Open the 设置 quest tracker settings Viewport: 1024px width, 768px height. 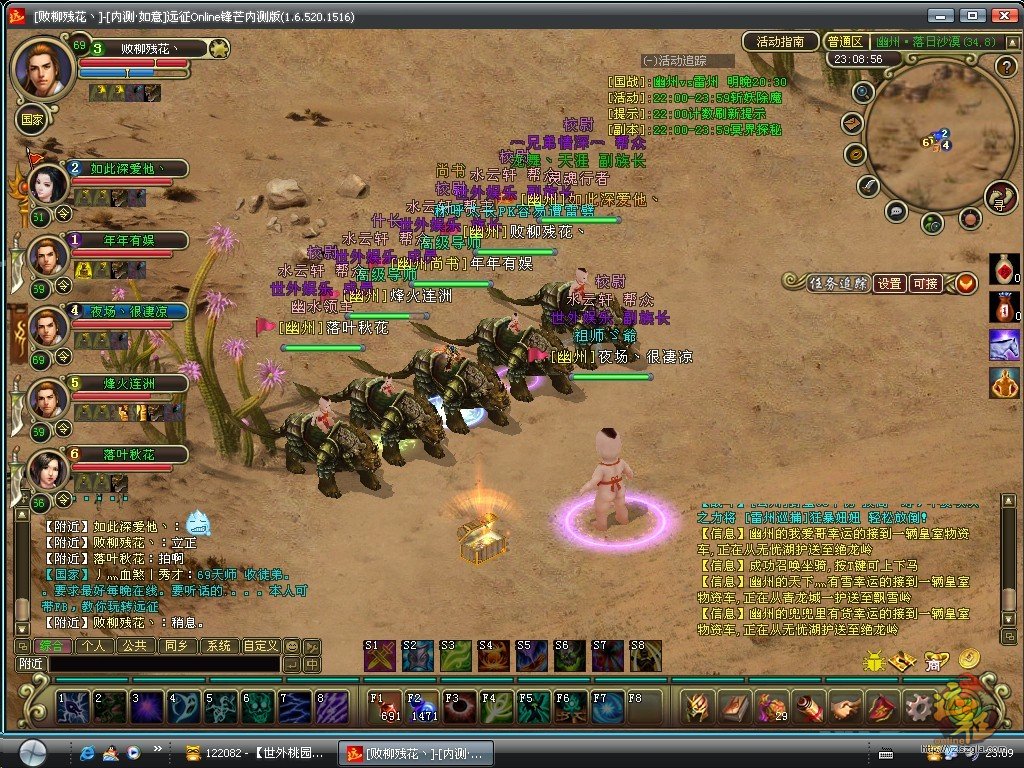pyautogui.click(x=890, y=283)
